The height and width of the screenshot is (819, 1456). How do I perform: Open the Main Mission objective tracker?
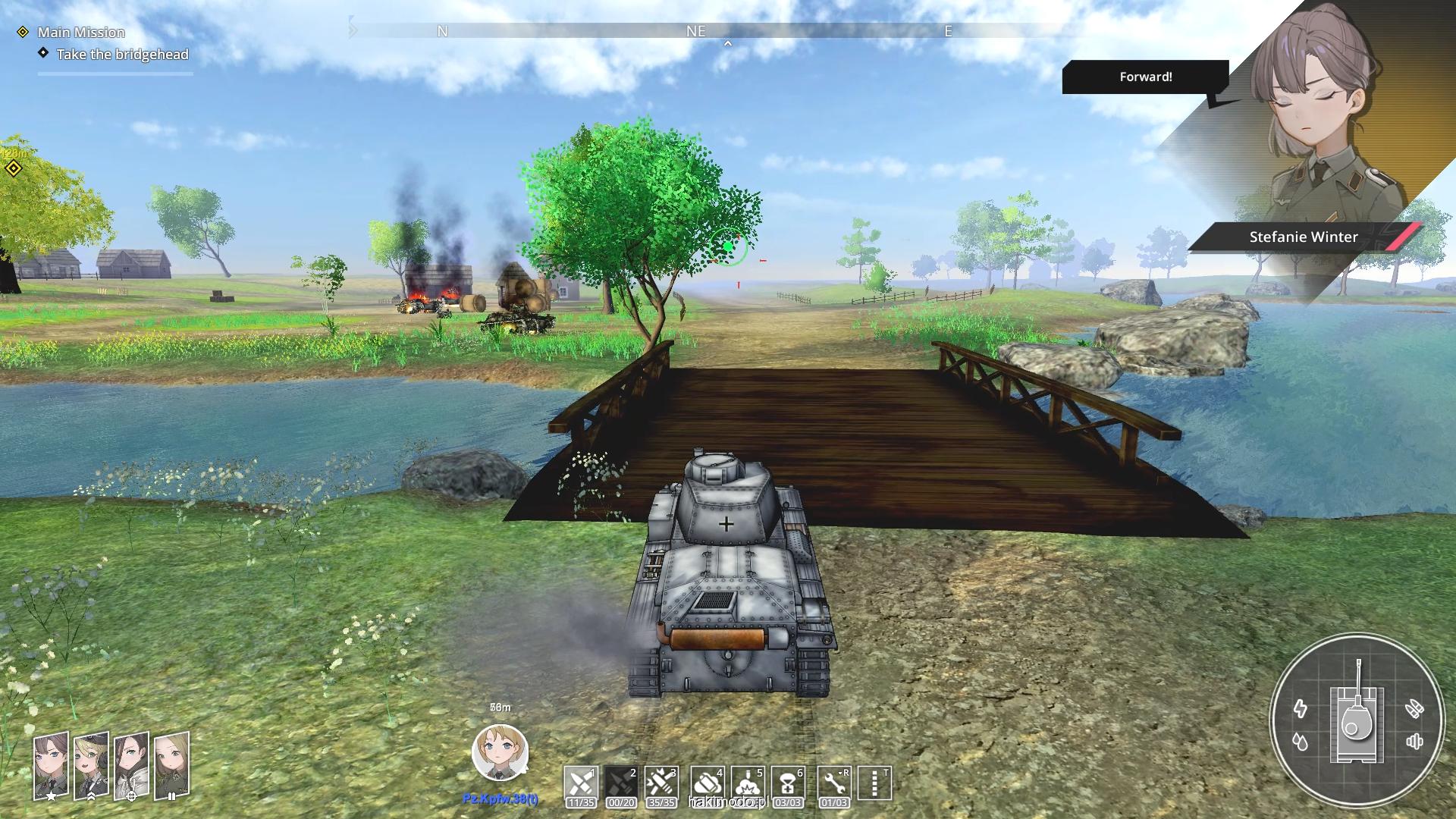click(x=81, y=32)
